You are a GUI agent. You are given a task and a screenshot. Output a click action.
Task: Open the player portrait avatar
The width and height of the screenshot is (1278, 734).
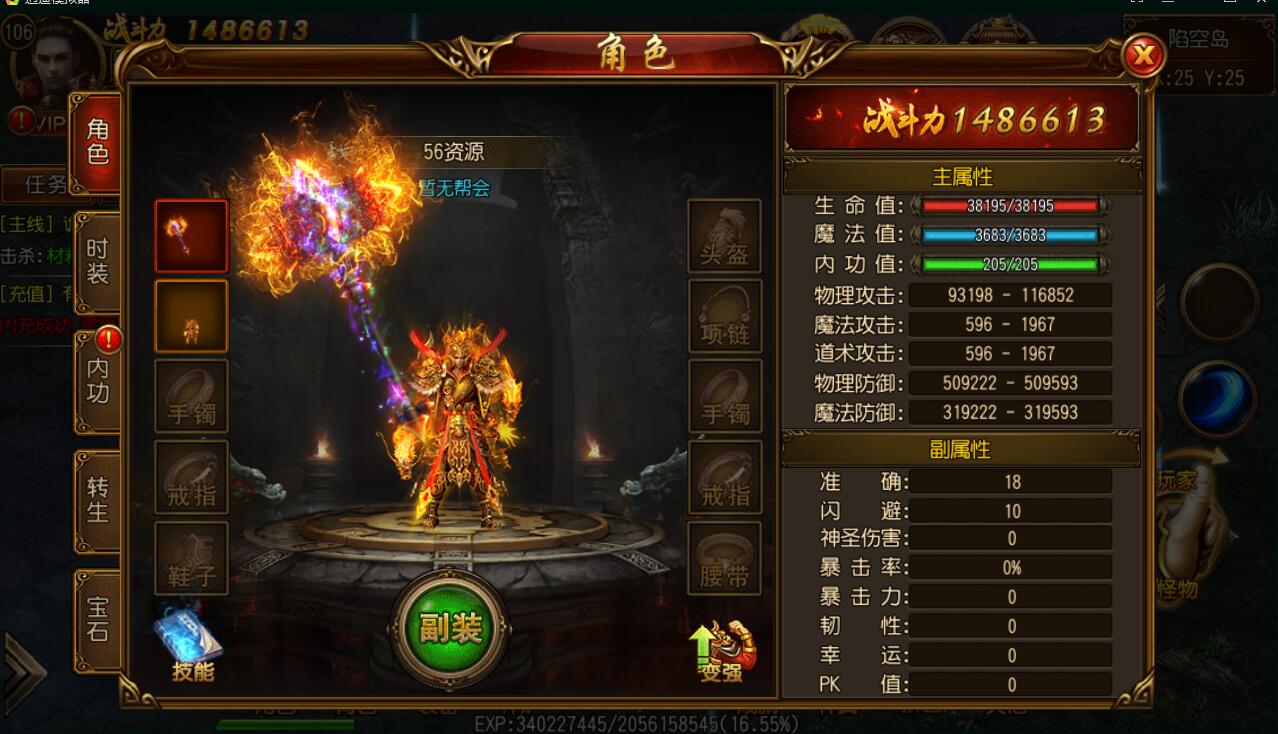tap(60, 62)
